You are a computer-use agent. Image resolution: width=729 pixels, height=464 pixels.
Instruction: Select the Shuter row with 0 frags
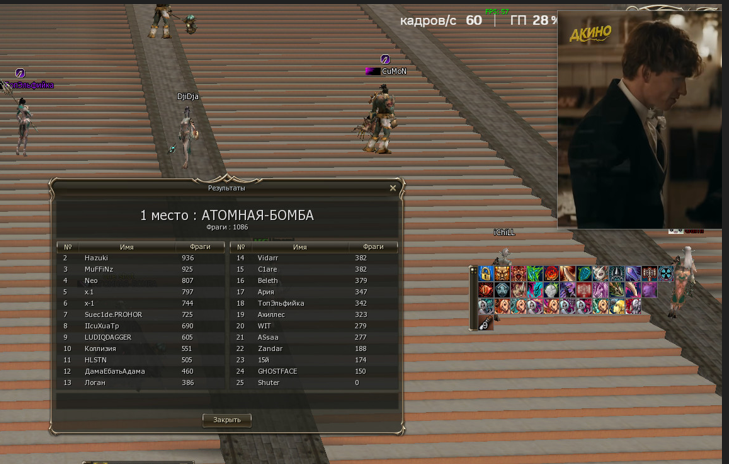tap(313, 383)
